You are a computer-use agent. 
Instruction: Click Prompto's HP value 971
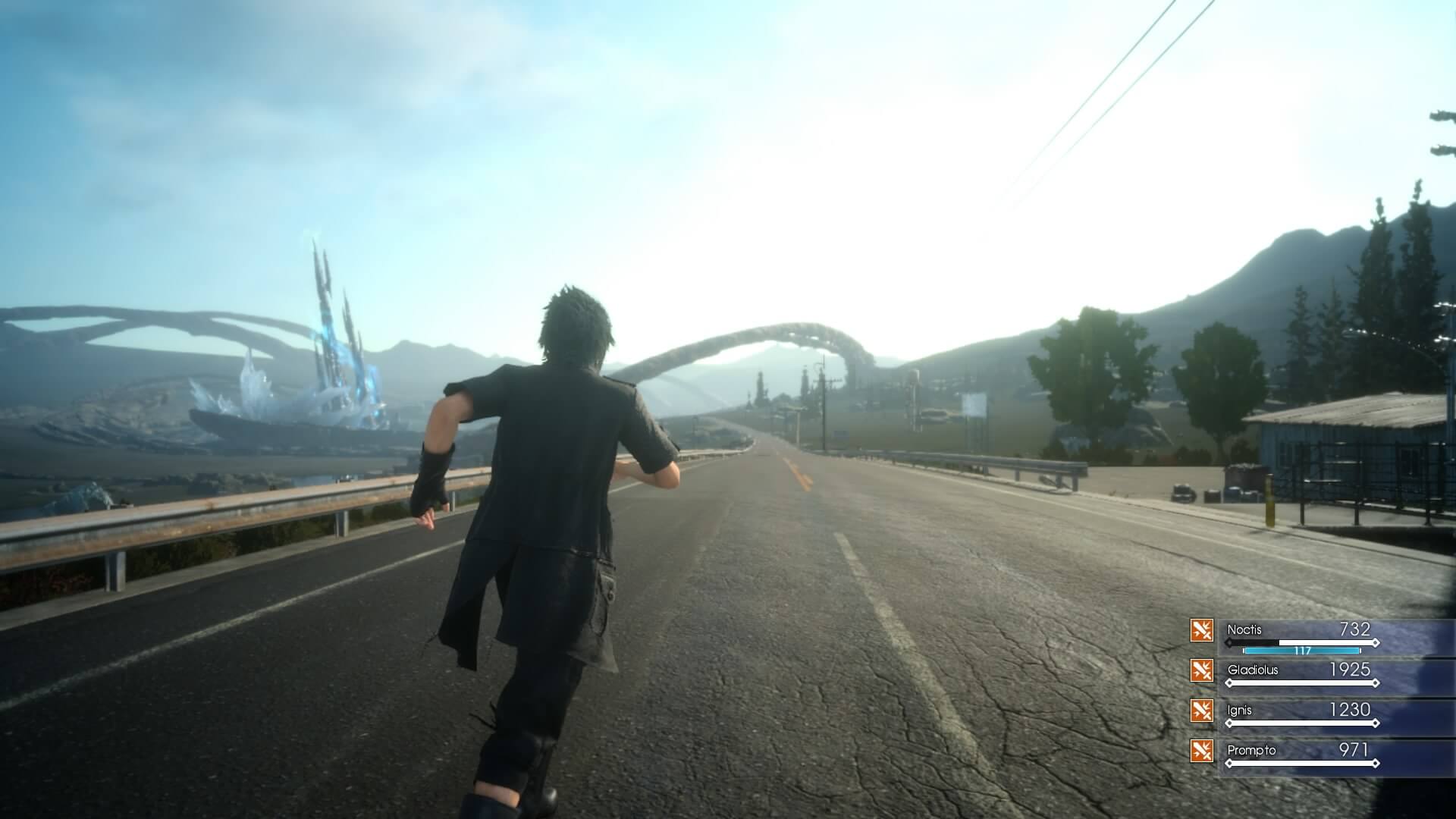[x=1354, y=751]
